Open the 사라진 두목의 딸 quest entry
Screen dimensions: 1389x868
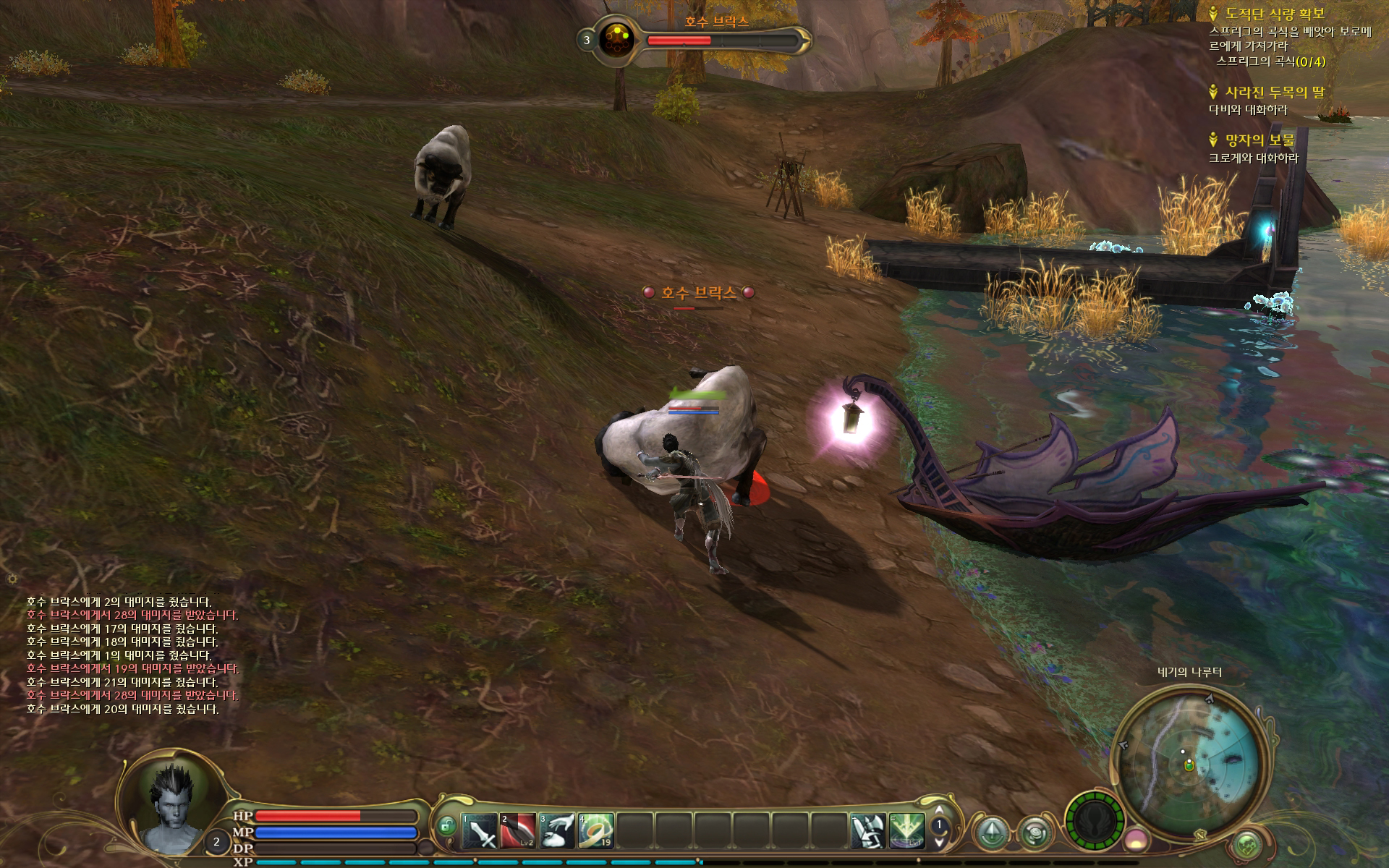click(1275, 93)
